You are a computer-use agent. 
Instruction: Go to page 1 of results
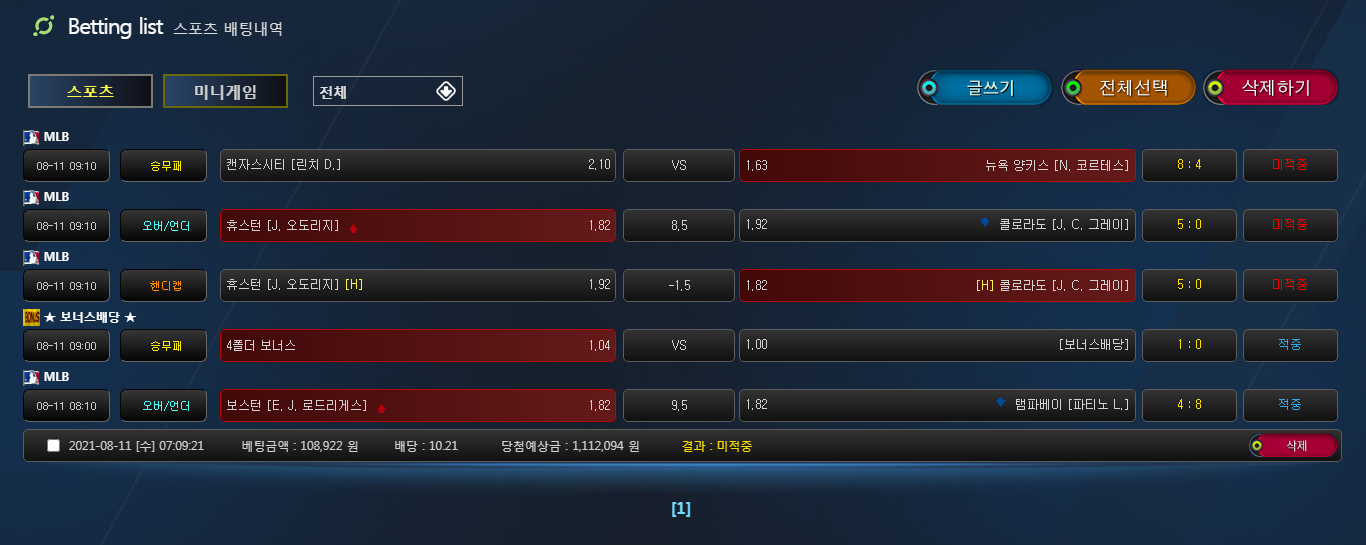pos(681,509)
